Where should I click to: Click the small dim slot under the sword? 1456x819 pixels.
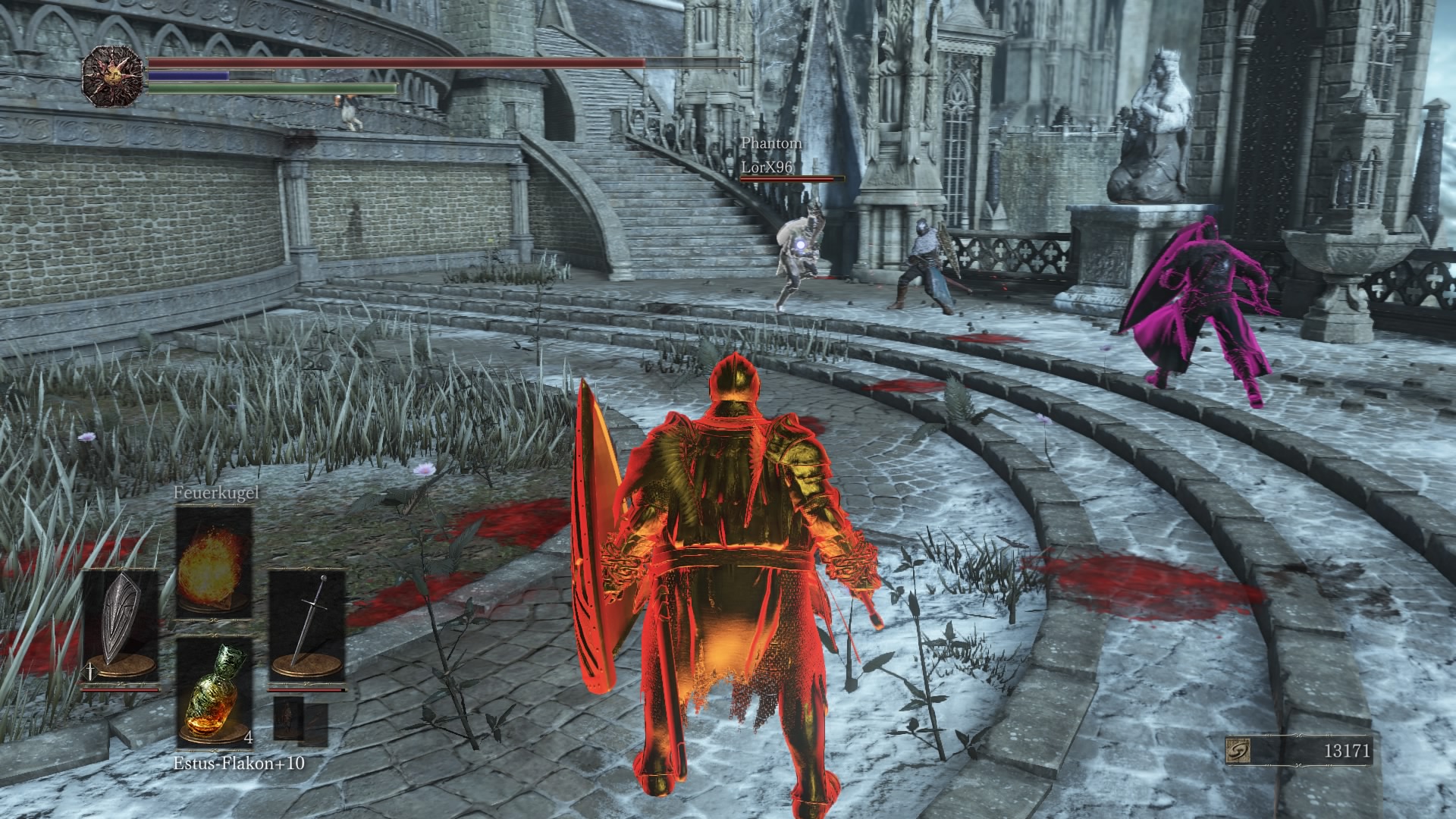click(290, 717)
